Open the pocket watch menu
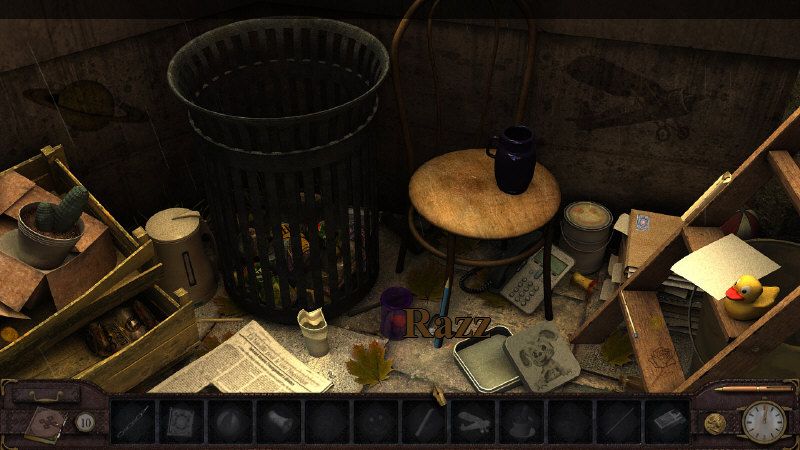 click(763, 421)
